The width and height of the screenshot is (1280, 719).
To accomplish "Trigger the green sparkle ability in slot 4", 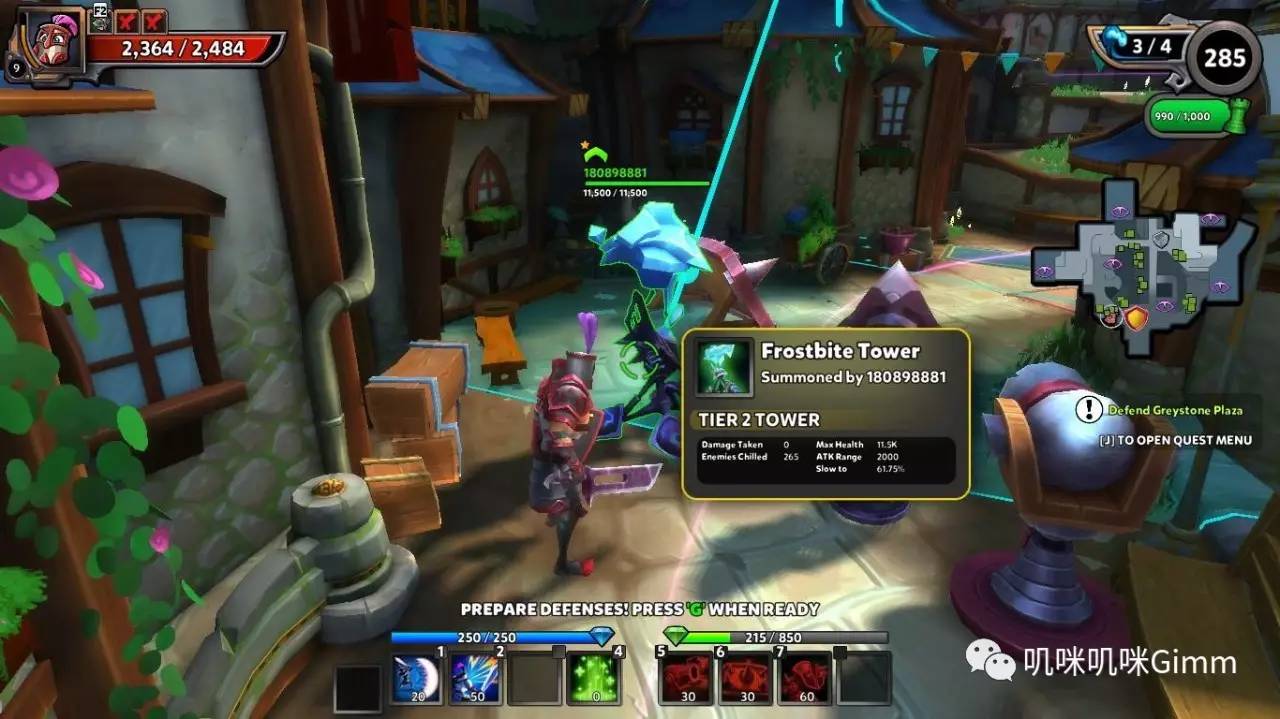I will click(x=594, y=679).
